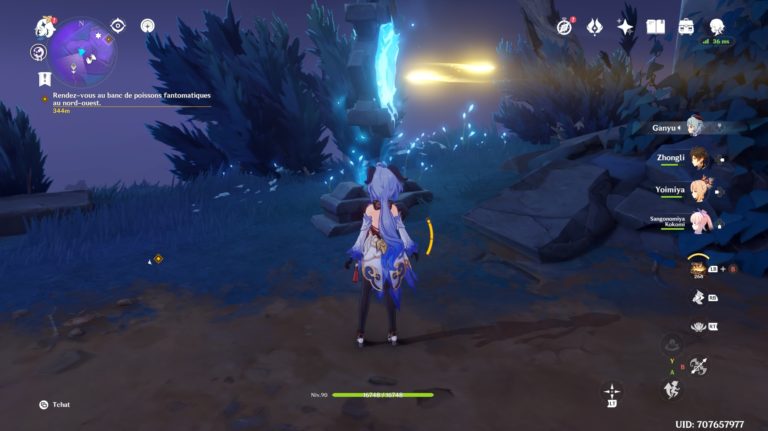Activate elemental sight eye icon

118,25
